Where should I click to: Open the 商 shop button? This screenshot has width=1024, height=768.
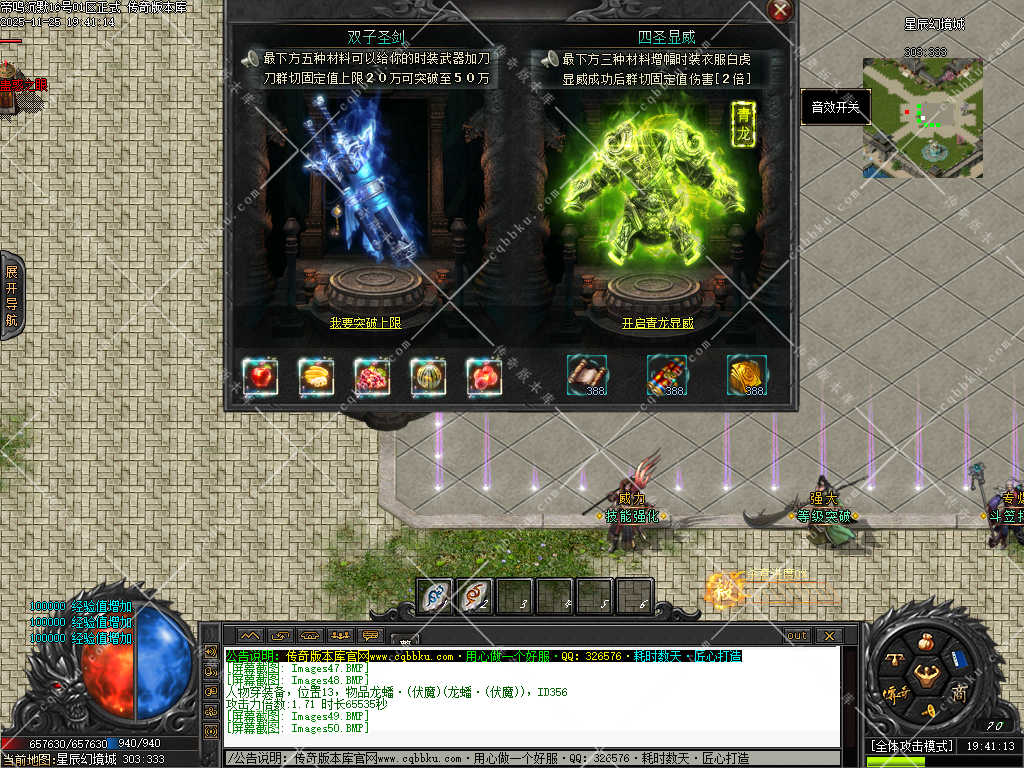pos(959,694)
